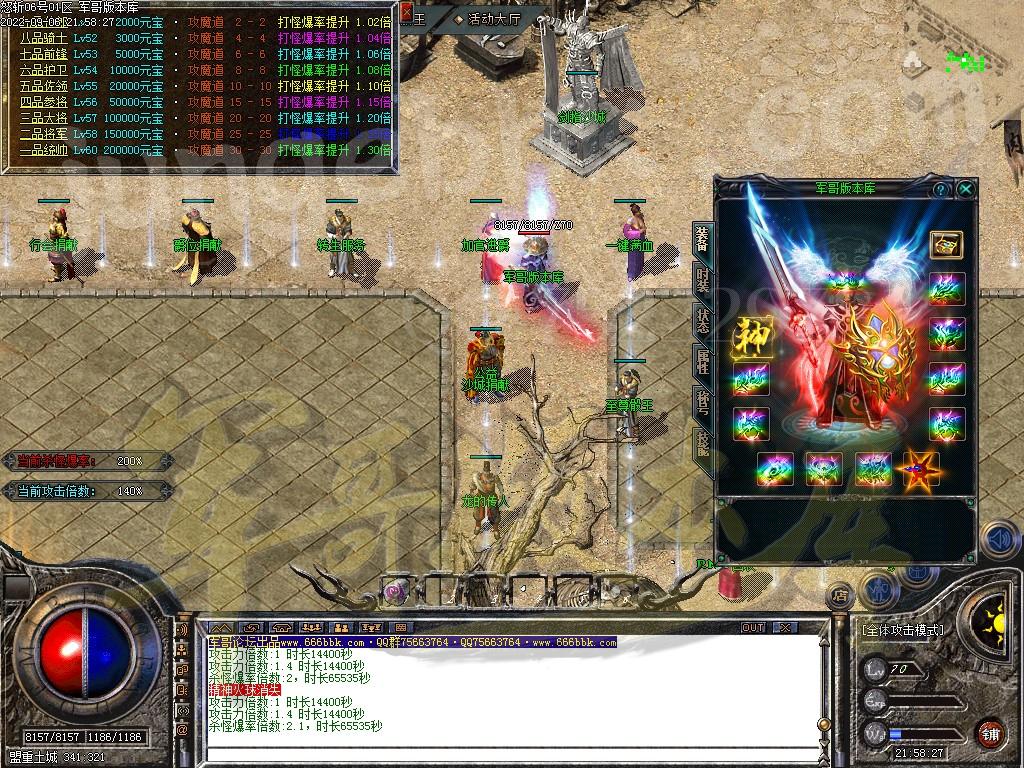
Task: Click the OUT button above chat
Action: click(752, 627)
